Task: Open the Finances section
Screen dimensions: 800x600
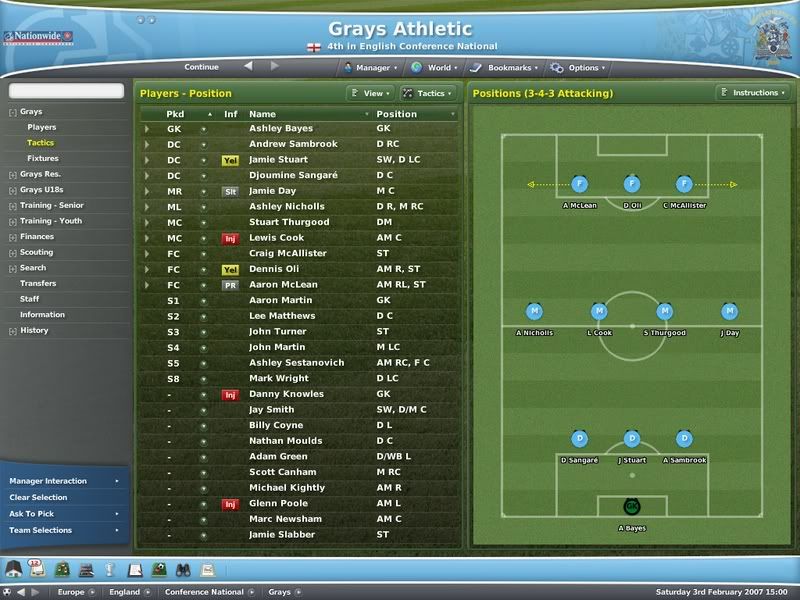Action: [37, 237]
